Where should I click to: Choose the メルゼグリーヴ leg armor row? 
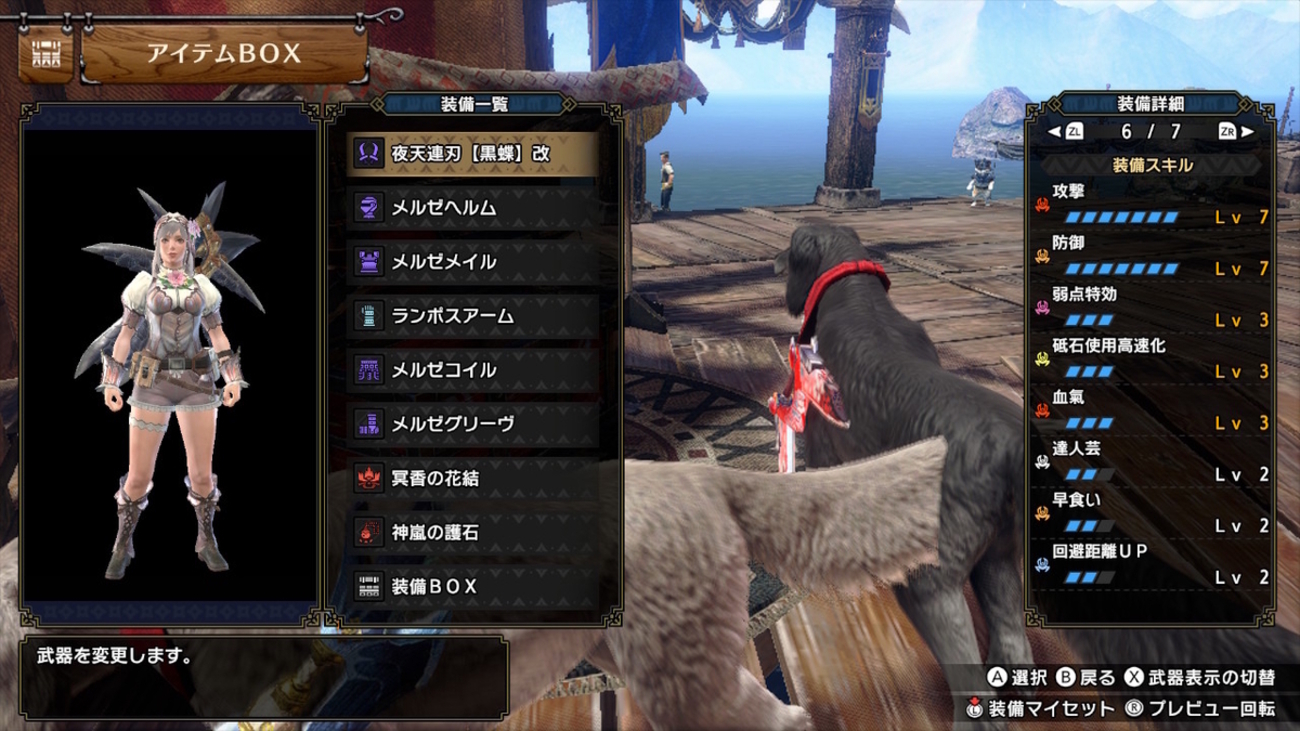click(475, 424)
